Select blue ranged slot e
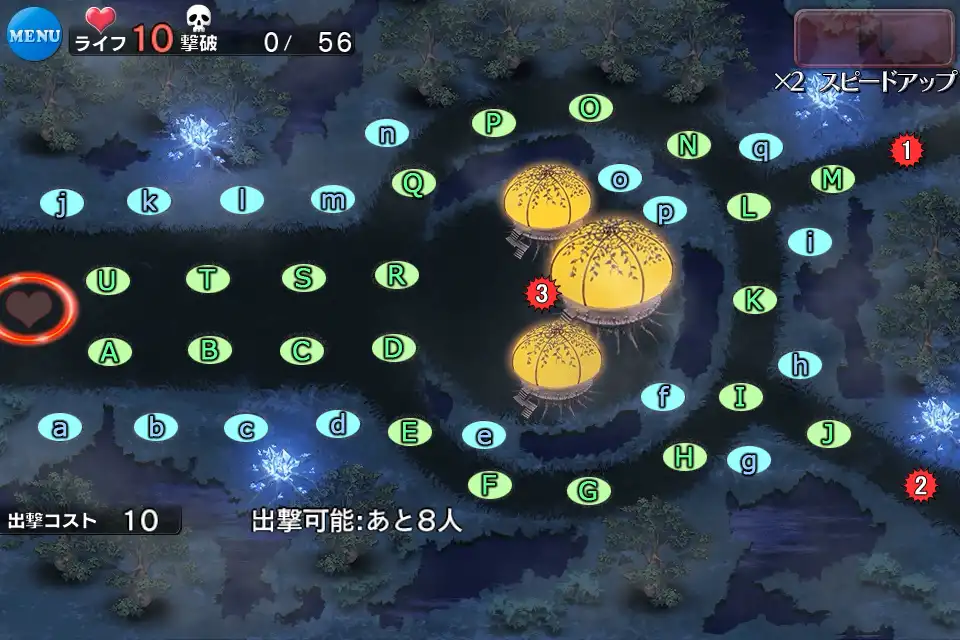The height and width of the screenshot is (640, 960). (x=484, y=435)
